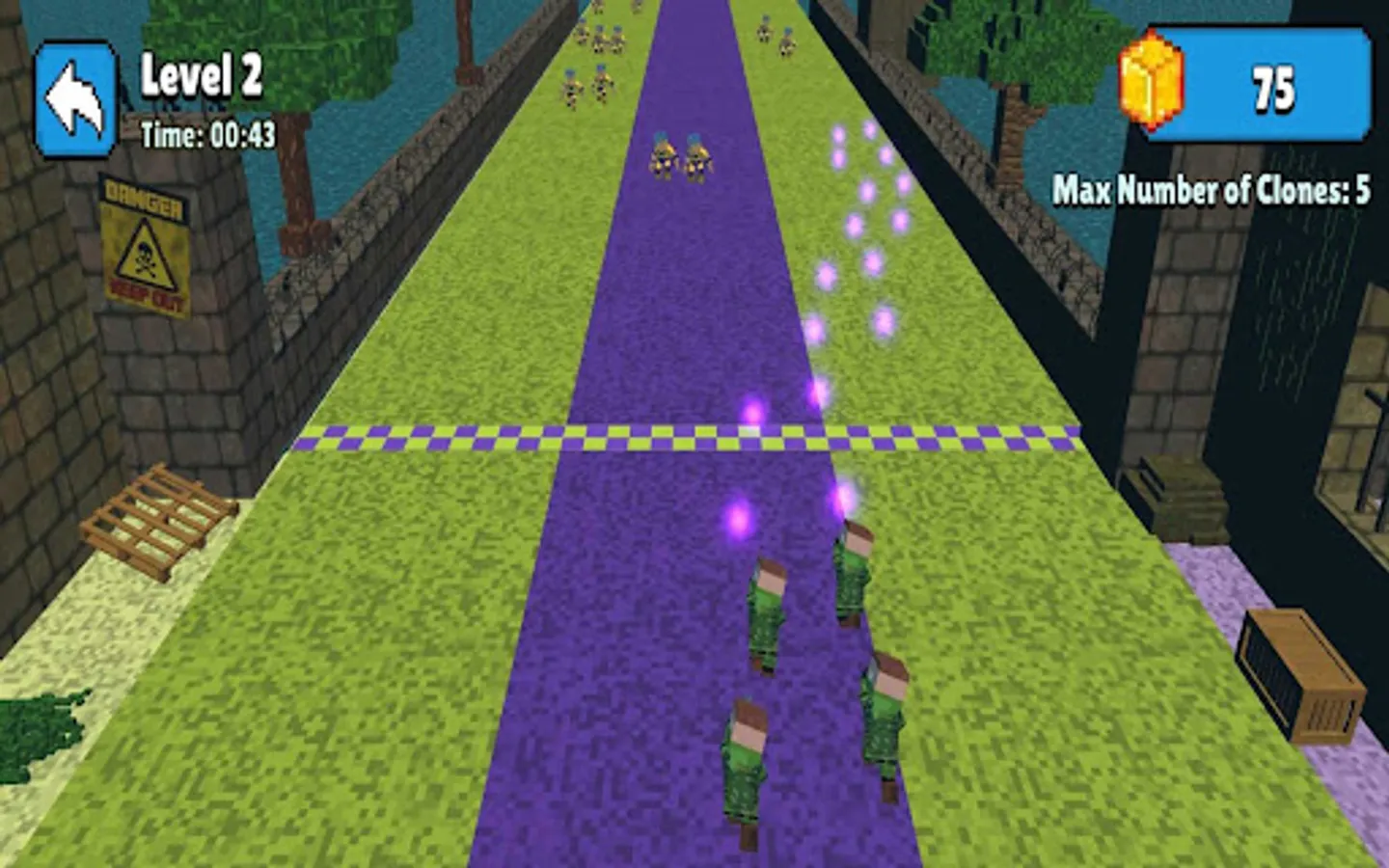Click the Level 2 label
Image resolution: width=1389 pixels, height=868 pixels.
203,77
